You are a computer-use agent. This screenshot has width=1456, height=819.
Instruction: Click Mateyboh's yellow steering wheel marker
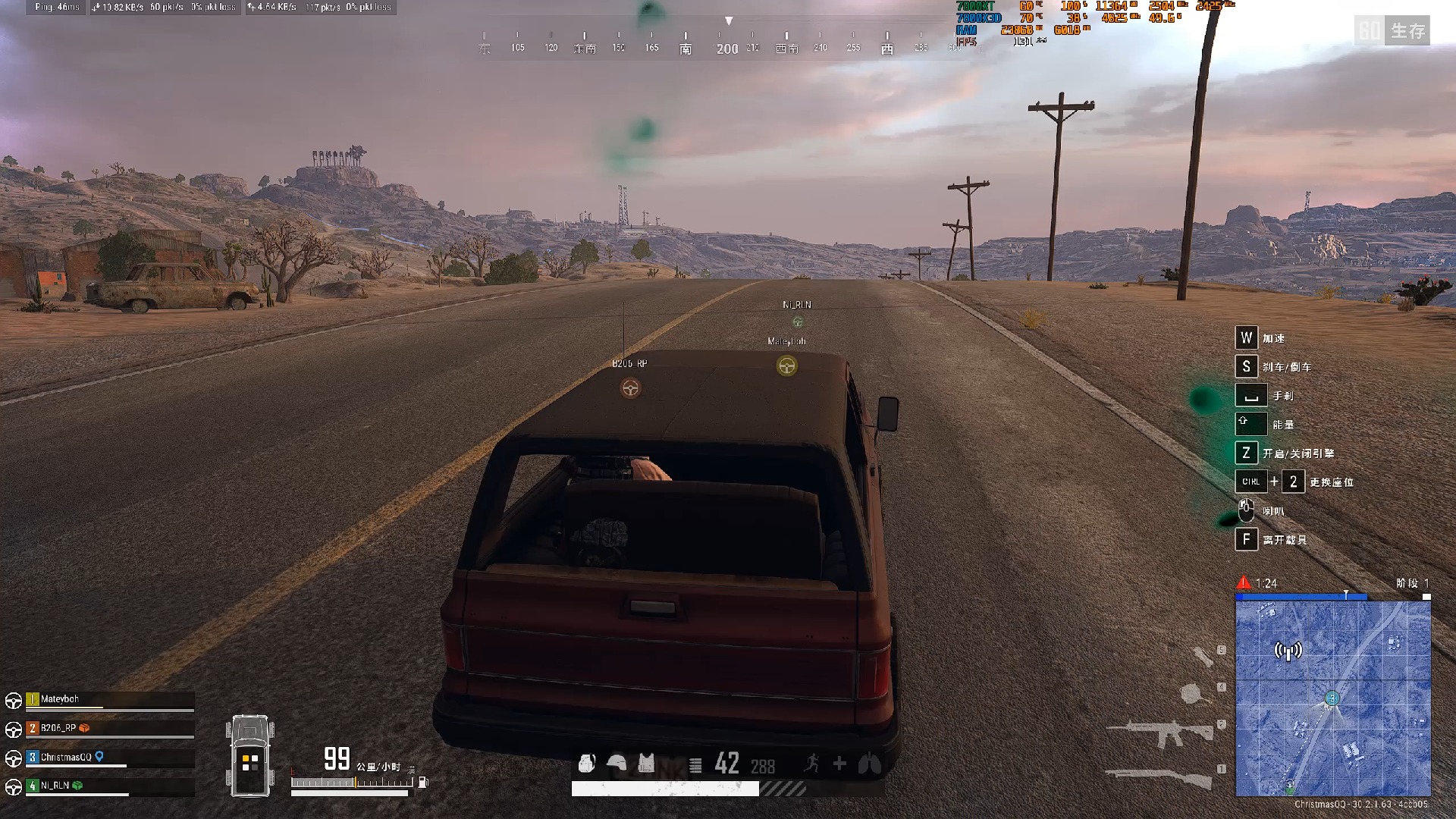click(786, 366)
